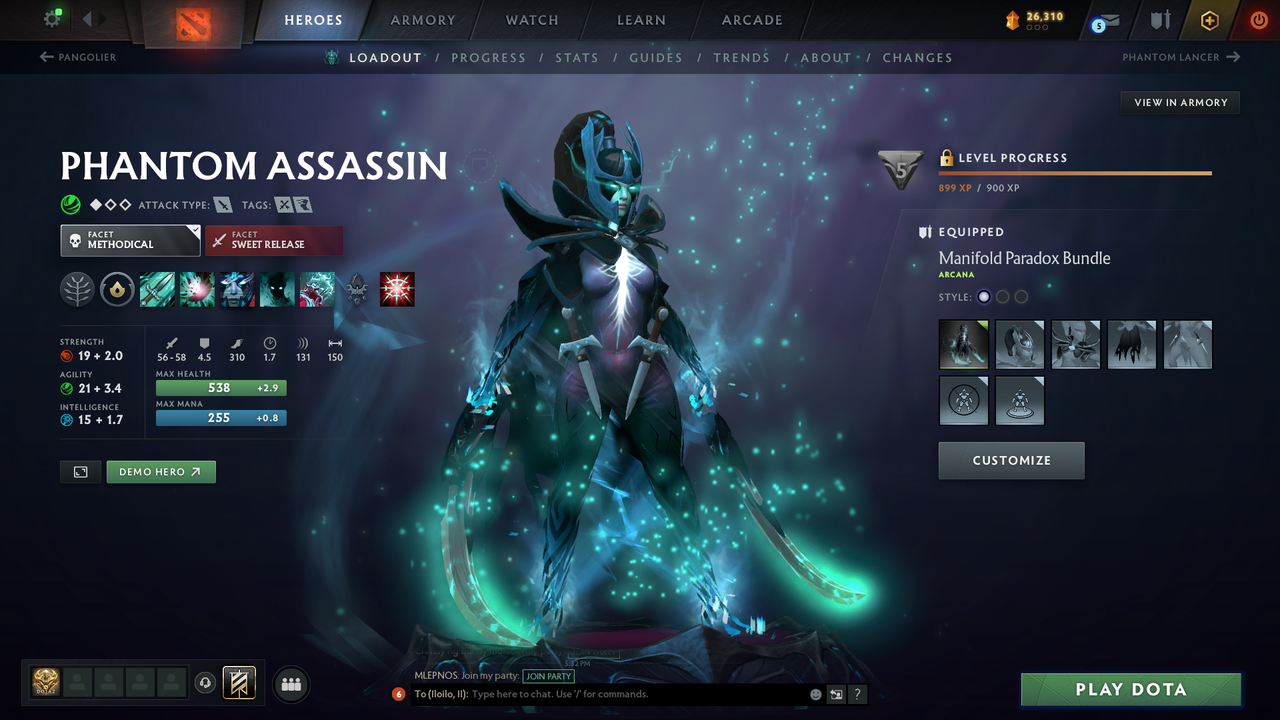Advance to the Phantom Lancer hero page
Screen dimensions: 1280x720
1181,57
